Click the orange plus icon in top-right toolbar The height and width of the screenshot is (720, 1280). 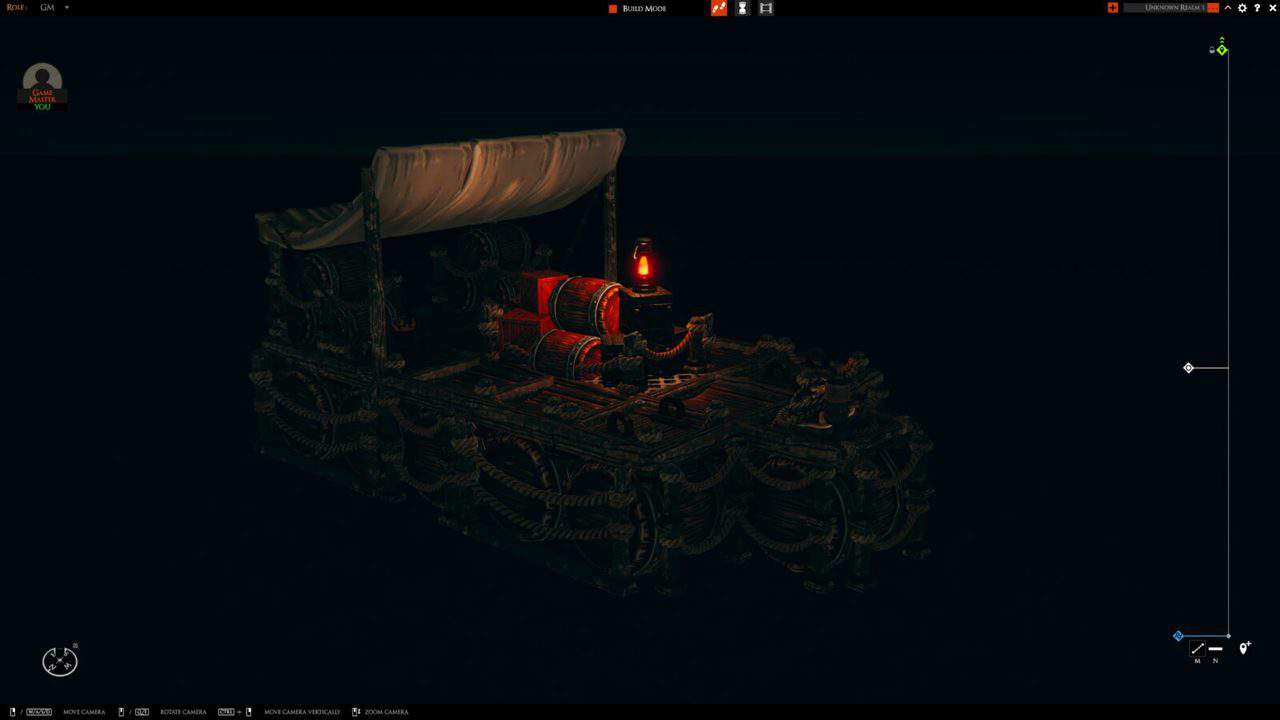tap(1112, 8)
